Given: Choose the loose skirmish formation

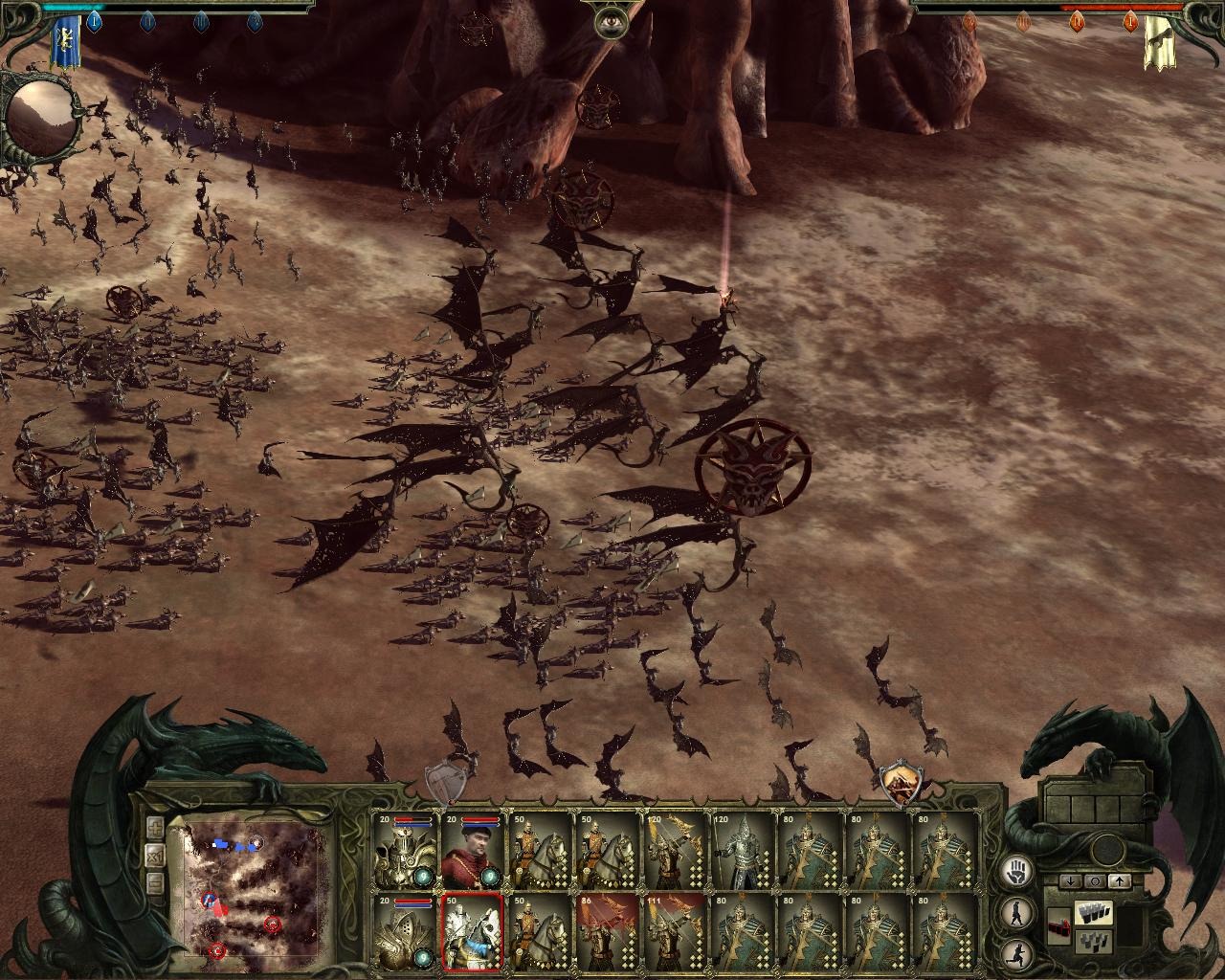Looking at the screenshot, I should point(1093,942).
